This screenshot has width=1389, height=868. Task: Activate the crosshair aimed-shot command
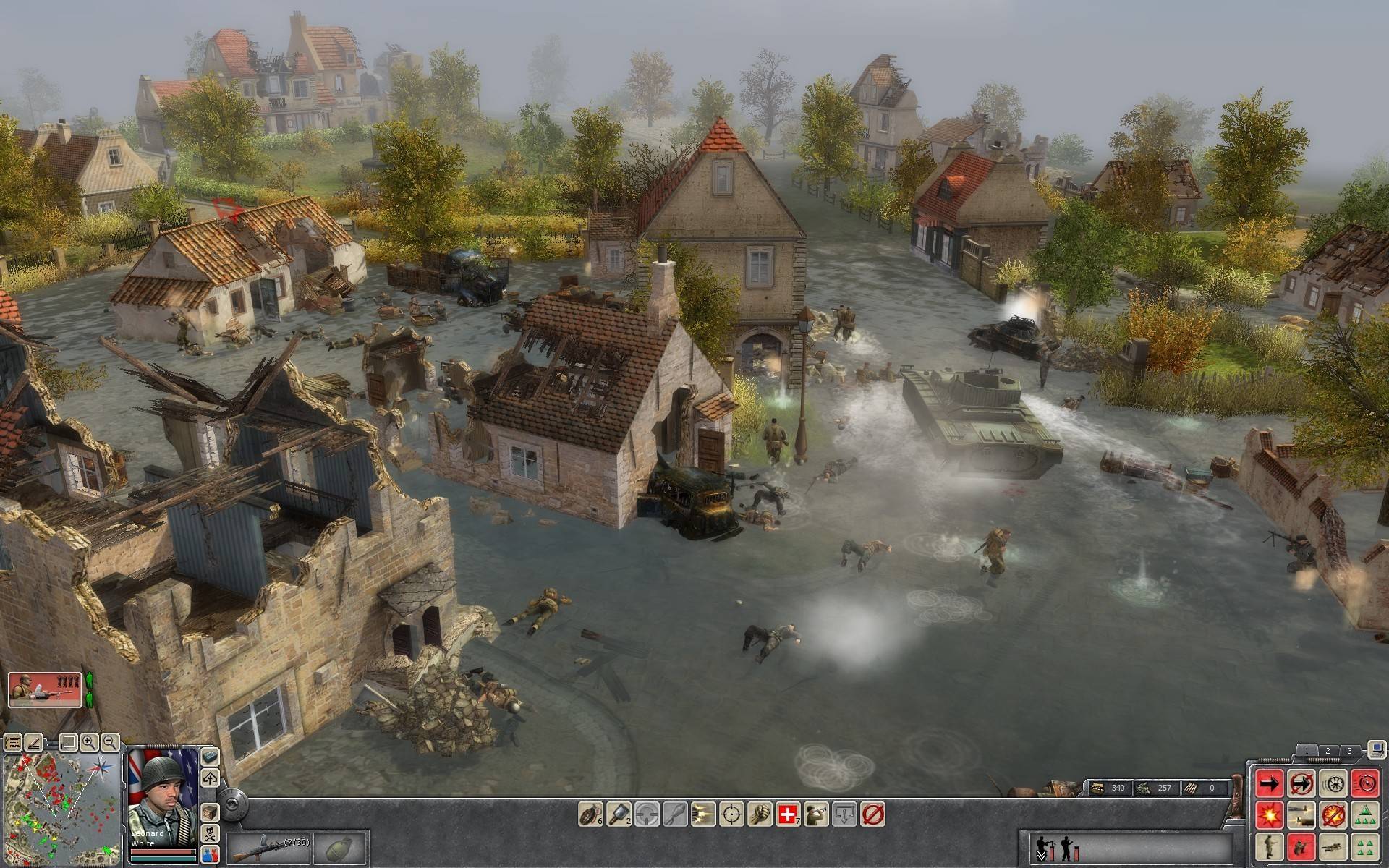tap(731, 814)
